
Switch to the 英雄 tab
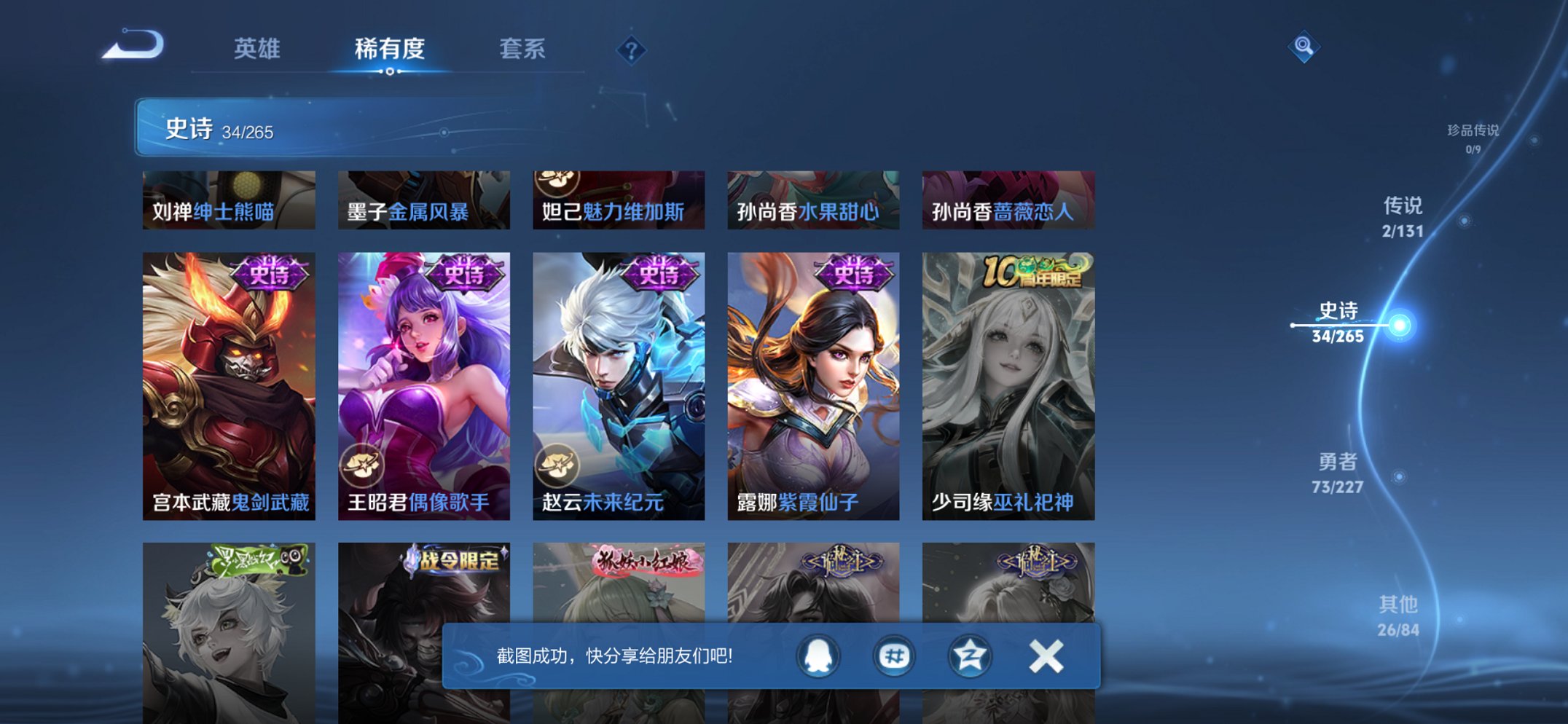pyautogui.click(x=257, y=48)
